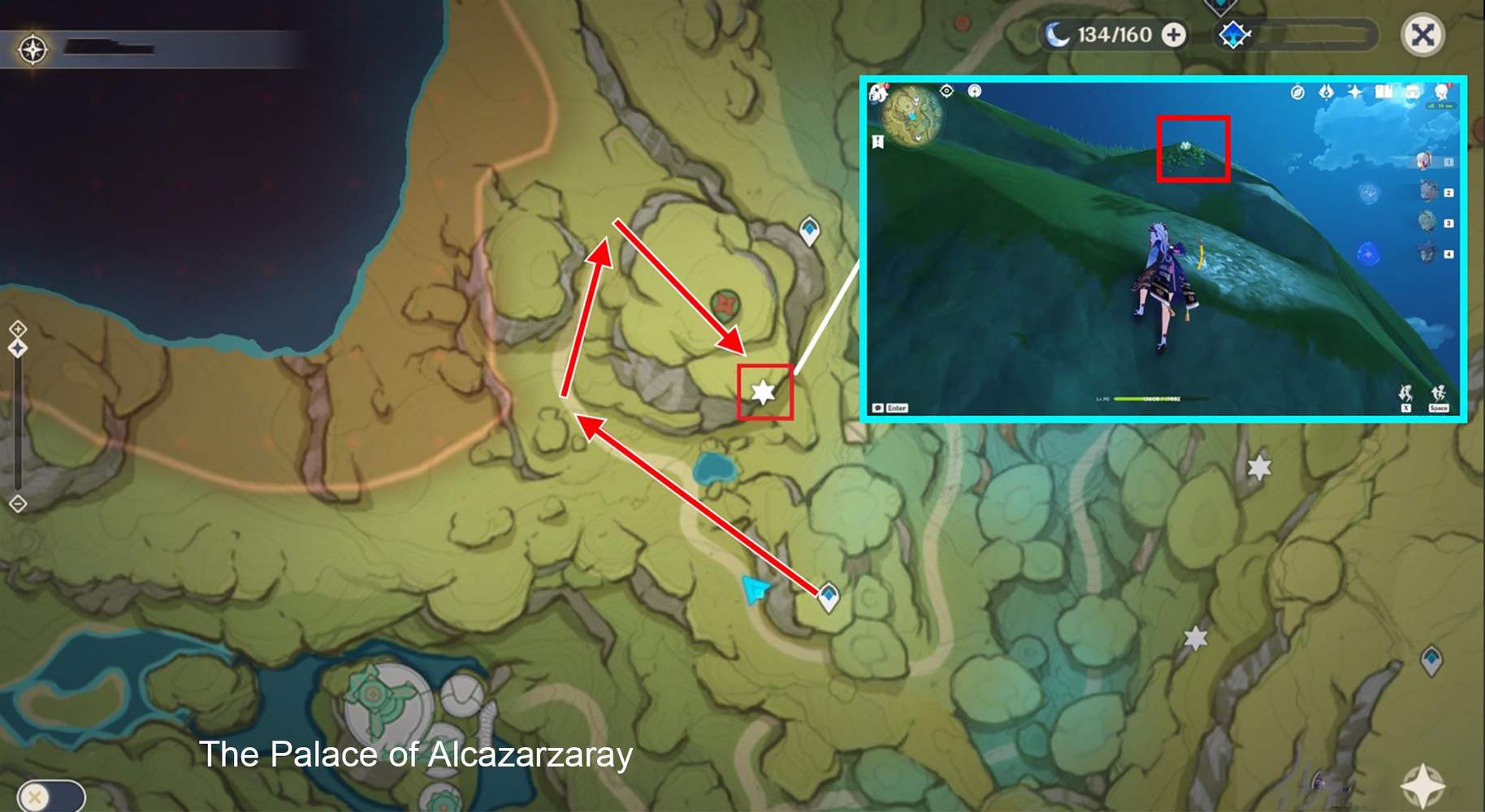Open the Adventurer Handbook compass icon
The image size is (1485, 812).
click(x=1297, y=93)
